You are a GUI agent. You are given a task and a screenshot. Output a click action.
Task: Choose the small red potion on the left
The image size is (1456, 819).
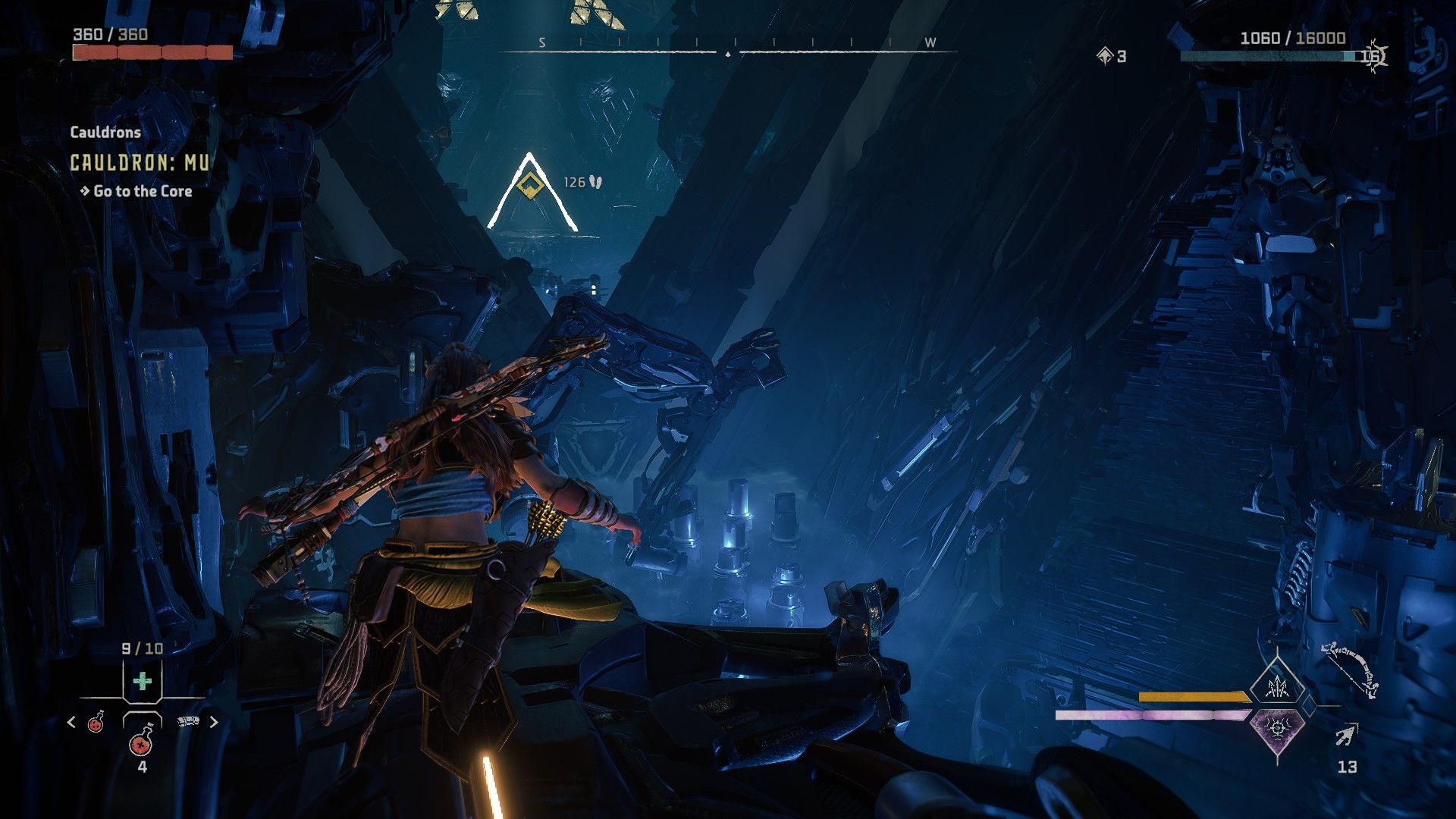click(x=96, y=722)
